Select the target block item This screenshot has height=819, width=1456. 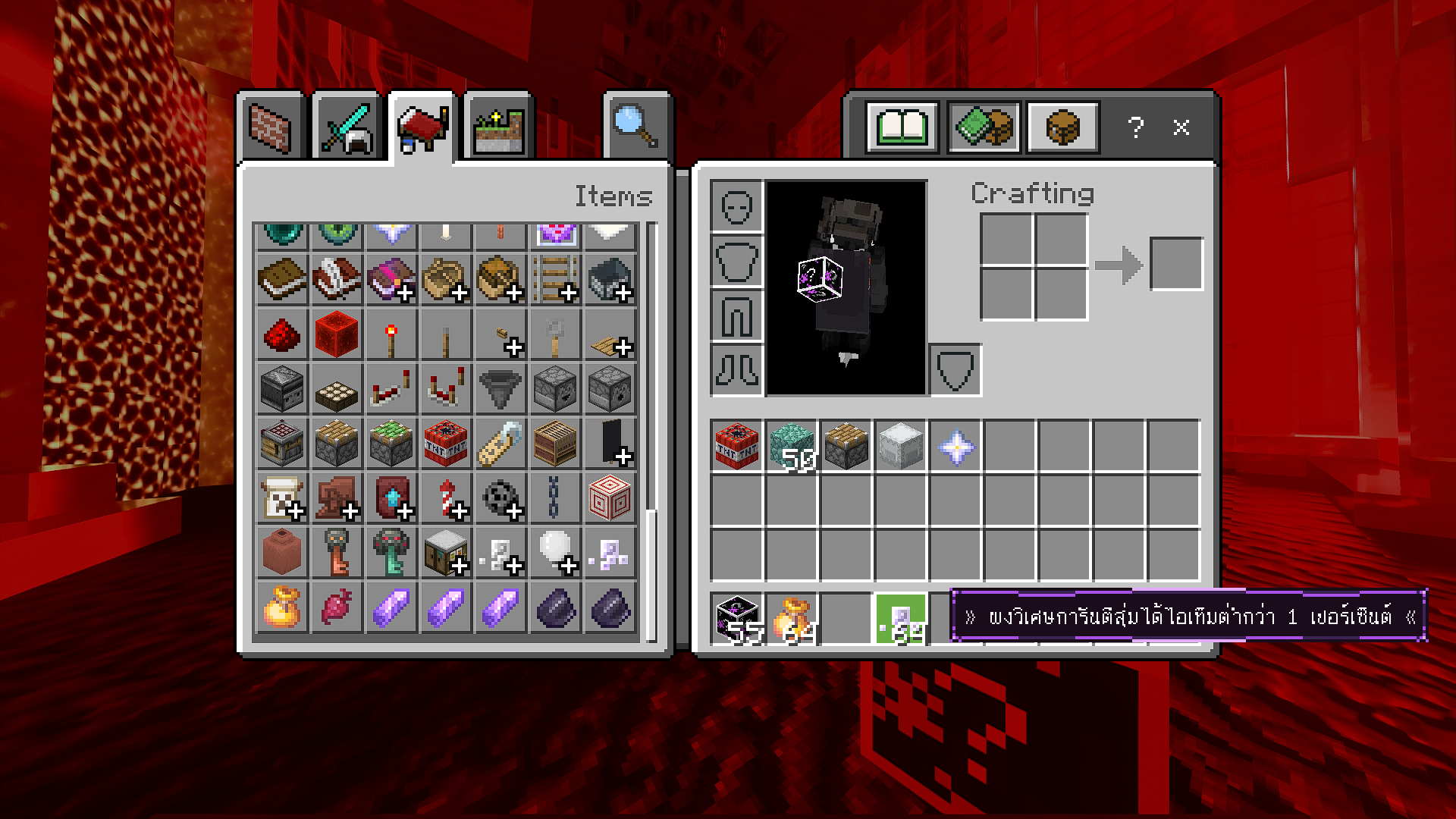coord(610,497)
